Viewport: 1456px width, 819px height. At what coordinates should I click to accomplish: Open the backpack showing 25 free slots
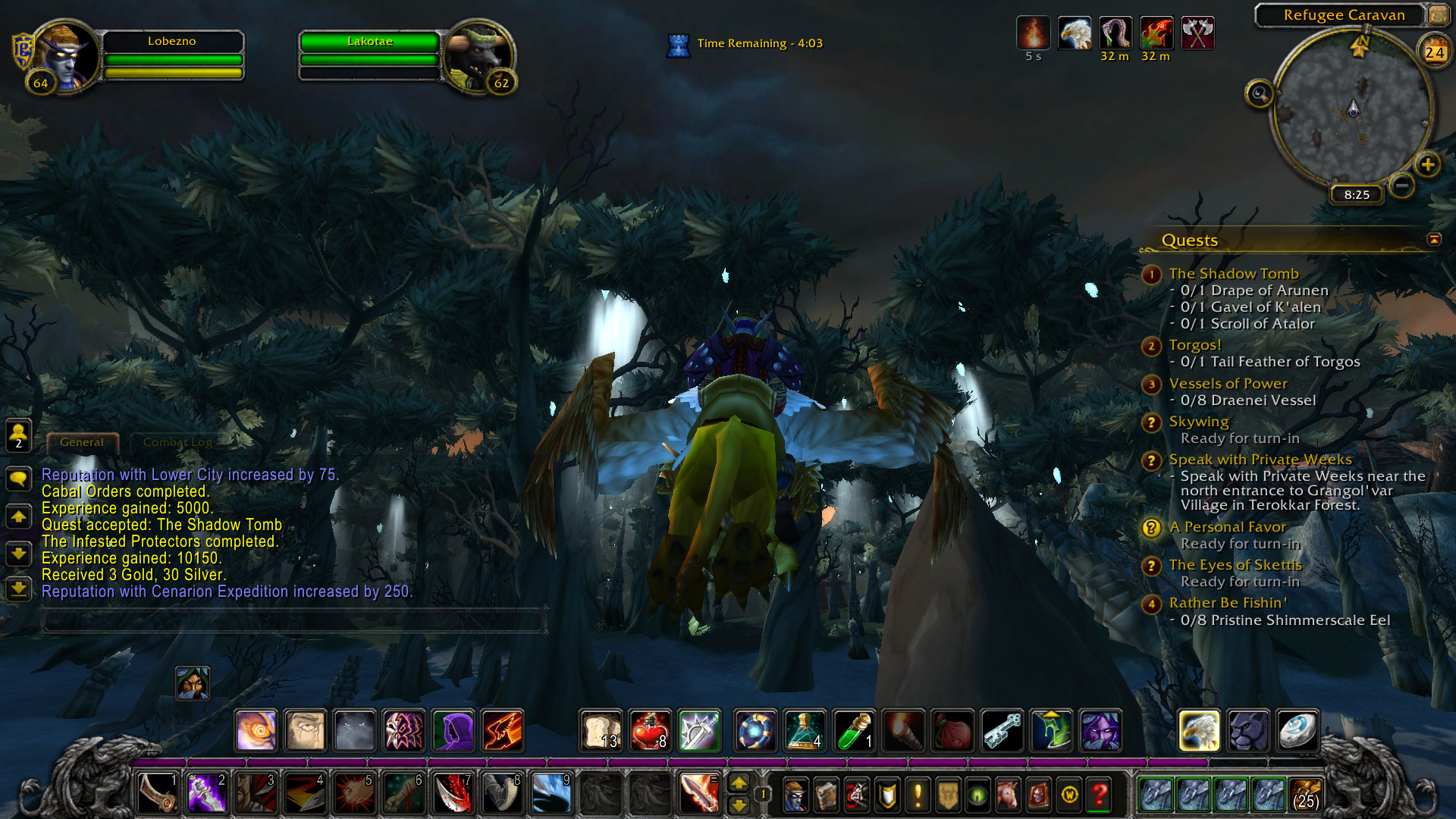(x=1304, y=795)
